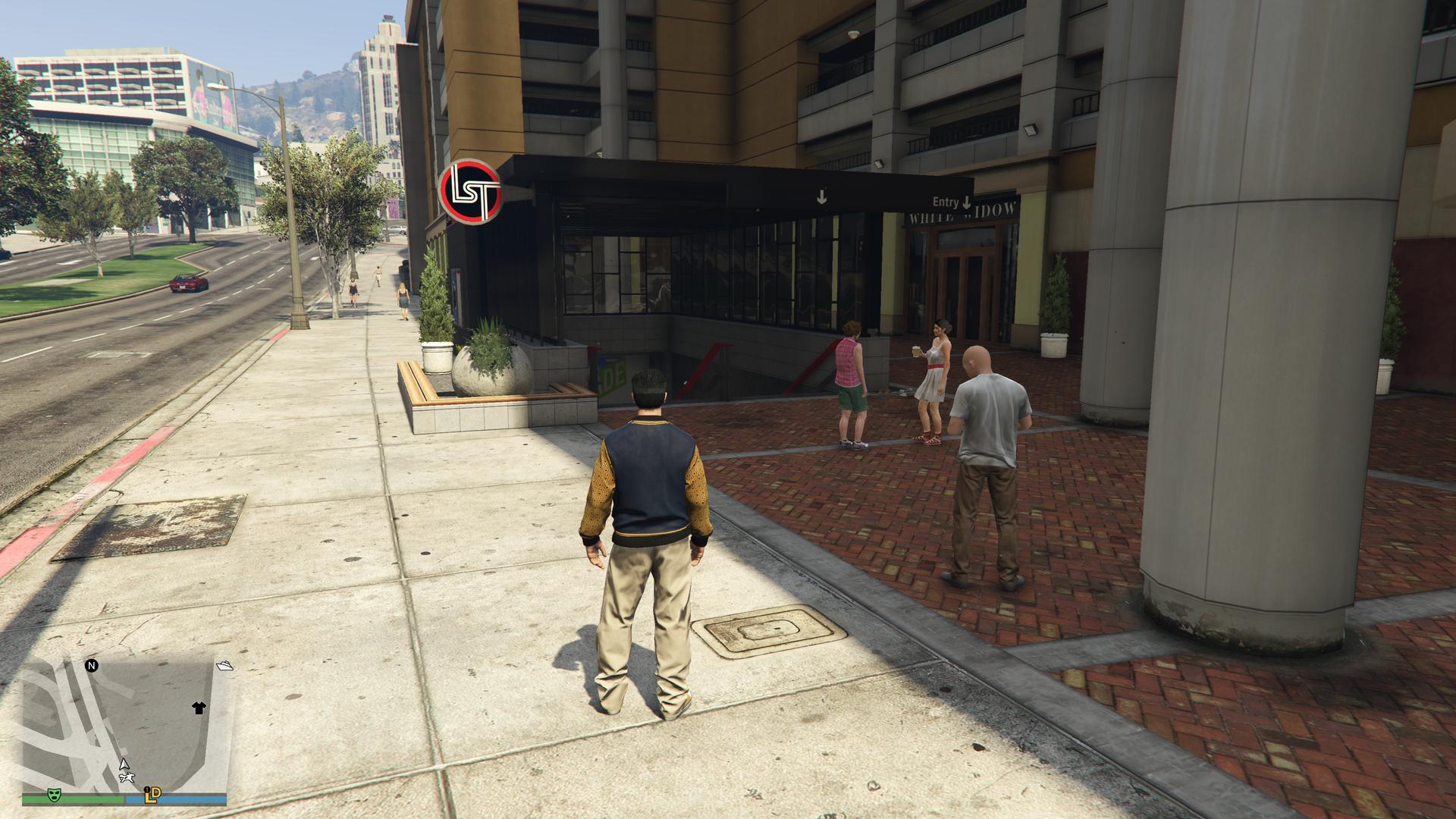Screen dimensions: 1456x819
Task: Click the minimap in the corner
Action: [125, 726]
